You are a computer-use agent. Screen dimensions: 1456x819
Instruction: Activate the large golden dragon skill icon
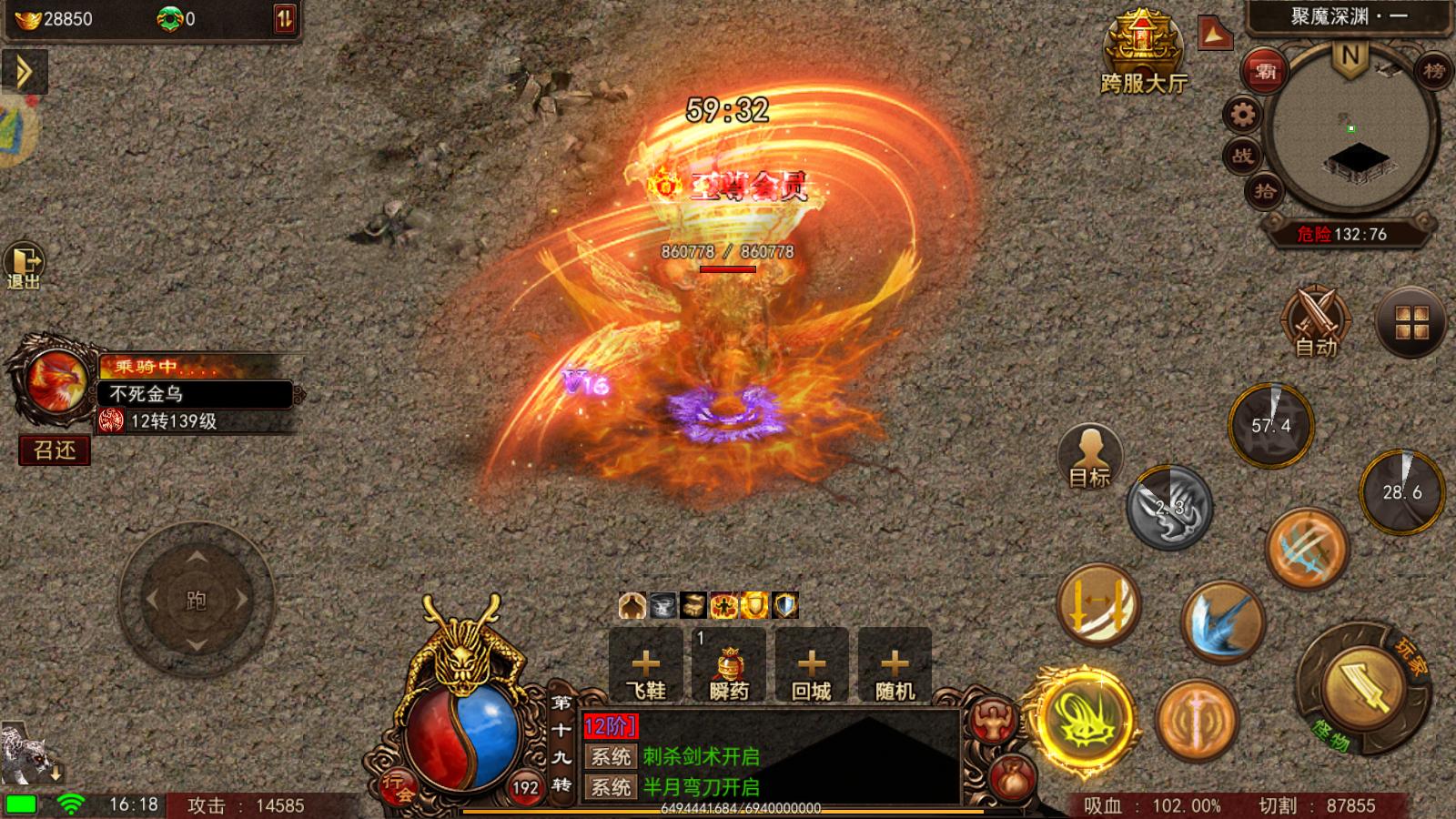tap(1086, 719)
